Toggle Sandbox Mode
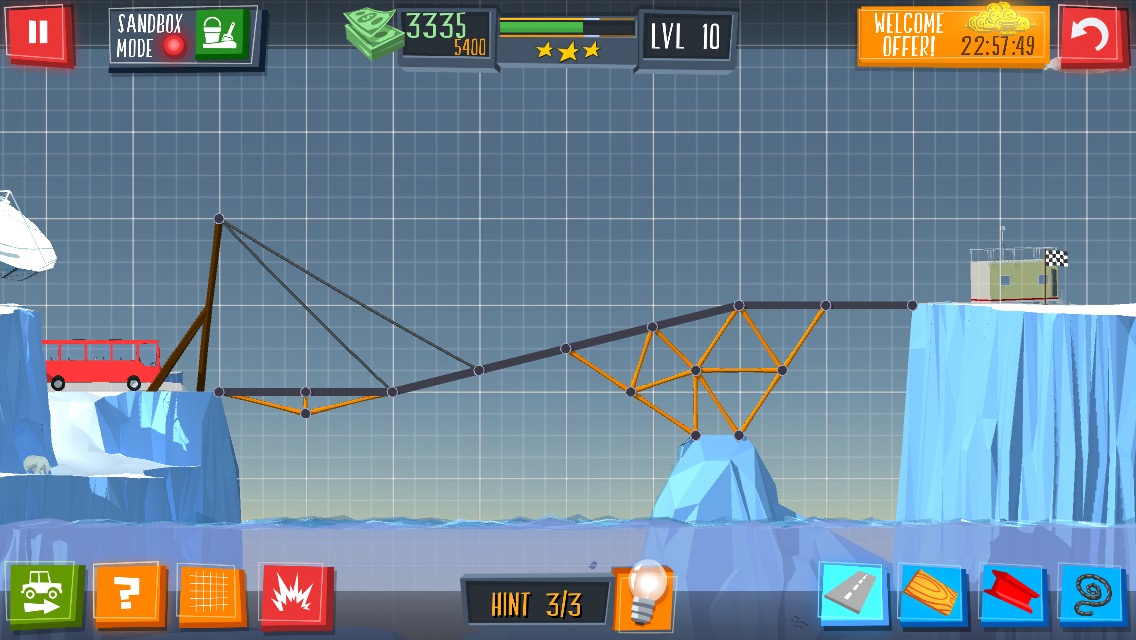This screenshot has height=640, width=1136. click(x=151, y=35)
